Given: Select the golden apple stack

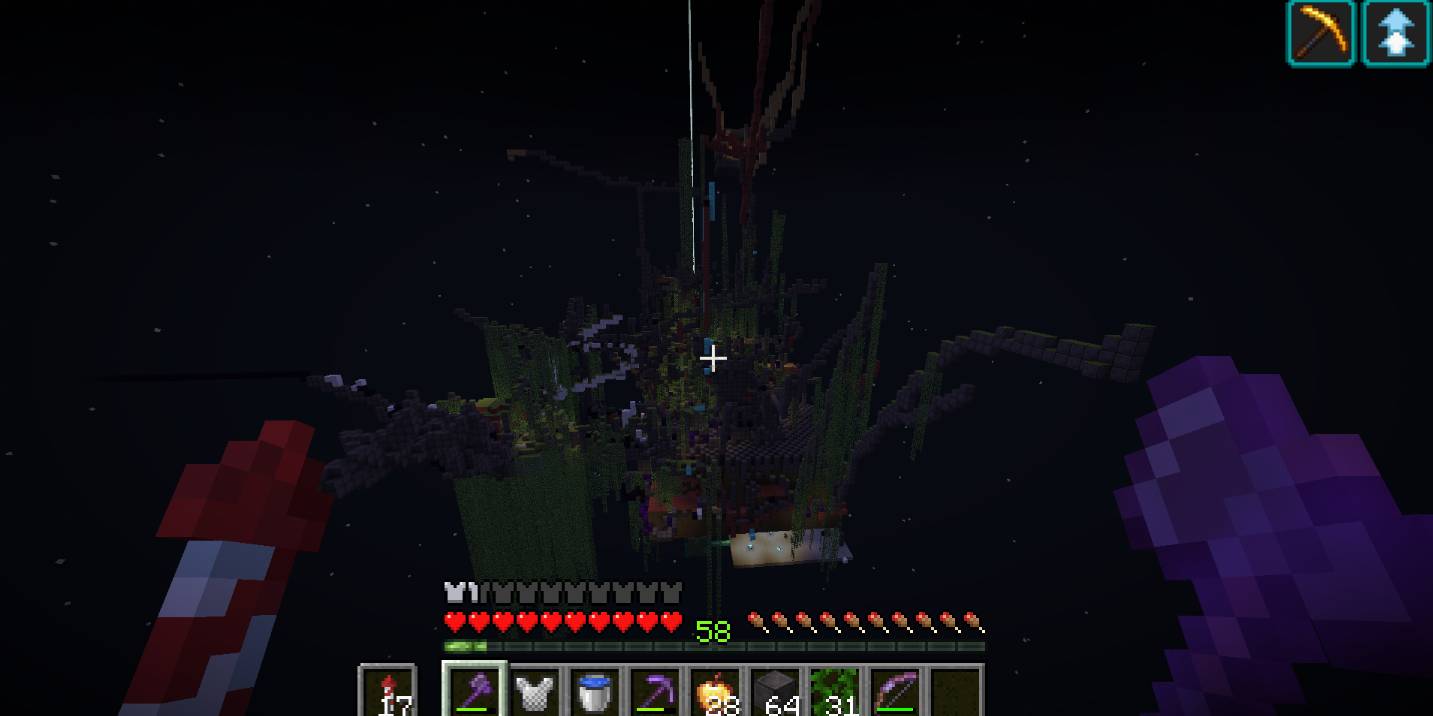Looking at the screenshot, I should (x=716, y=692).
